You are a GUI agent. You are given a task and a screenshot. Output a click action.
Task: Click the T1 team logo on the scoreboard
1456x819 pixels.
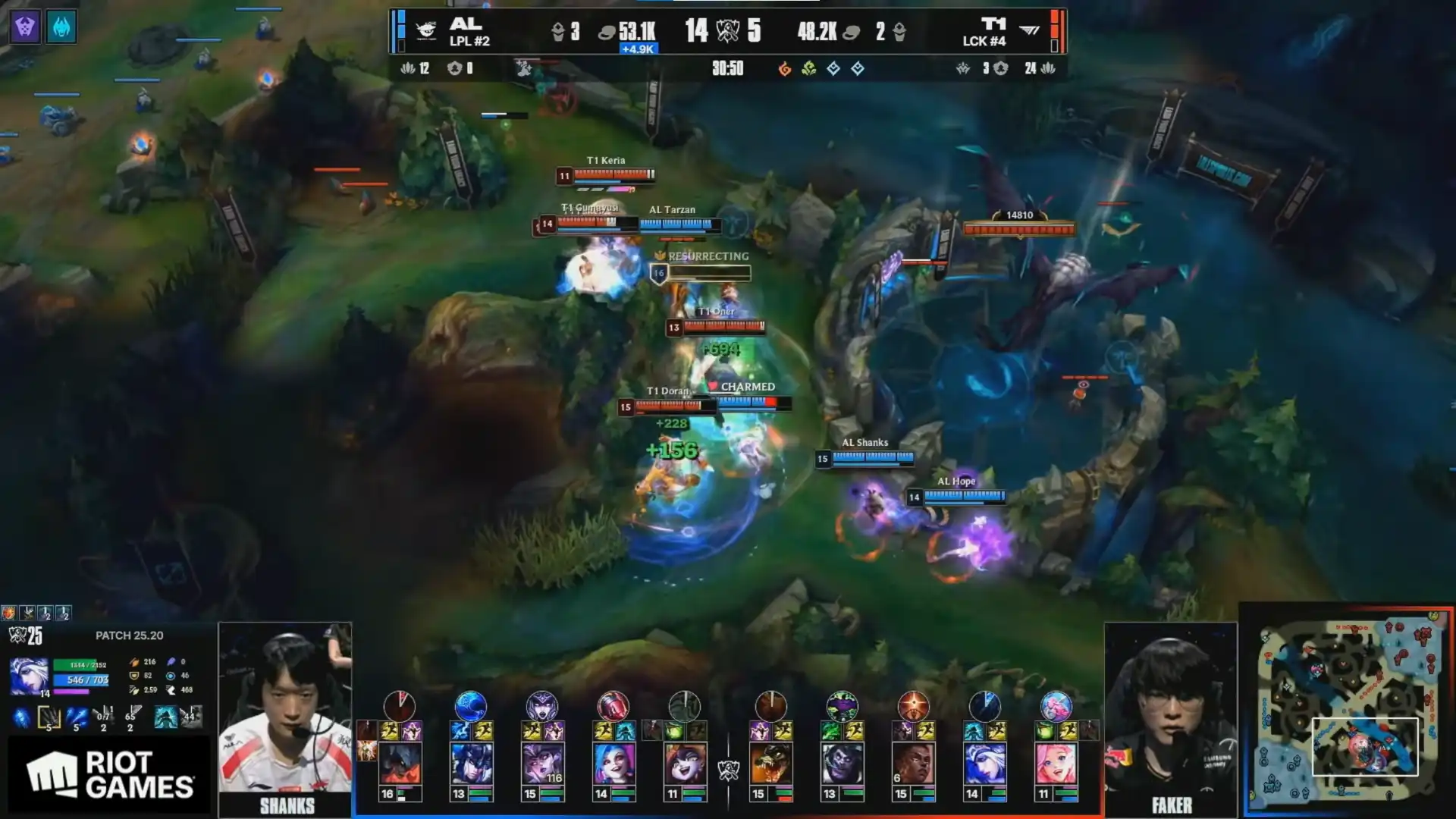(x=1029, y=30)
